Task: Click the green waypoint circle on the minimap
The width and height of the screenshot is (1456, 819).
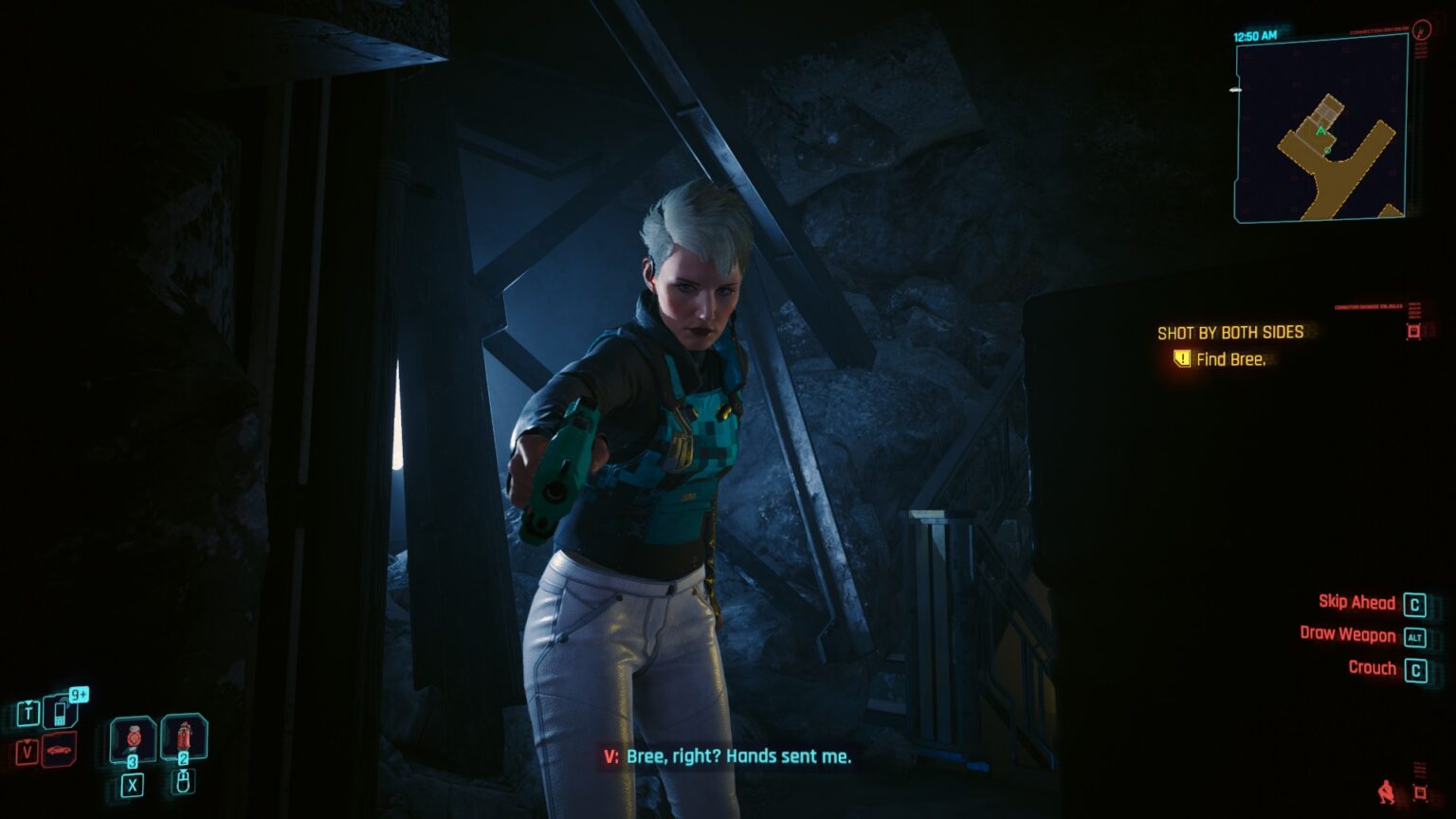Action: coord(1328,151)
